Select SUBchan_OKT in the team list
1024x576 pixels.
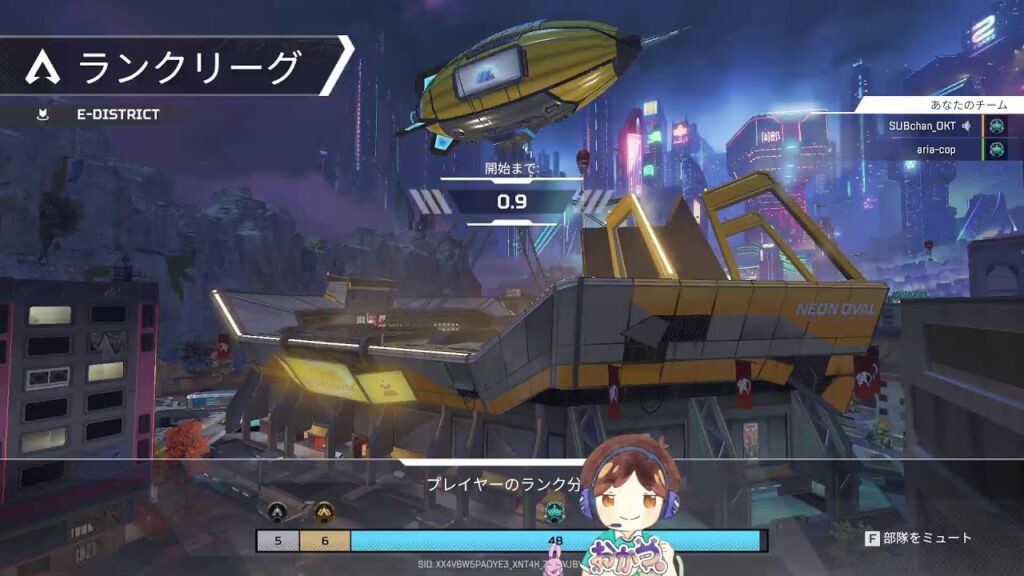click(921, 126)
